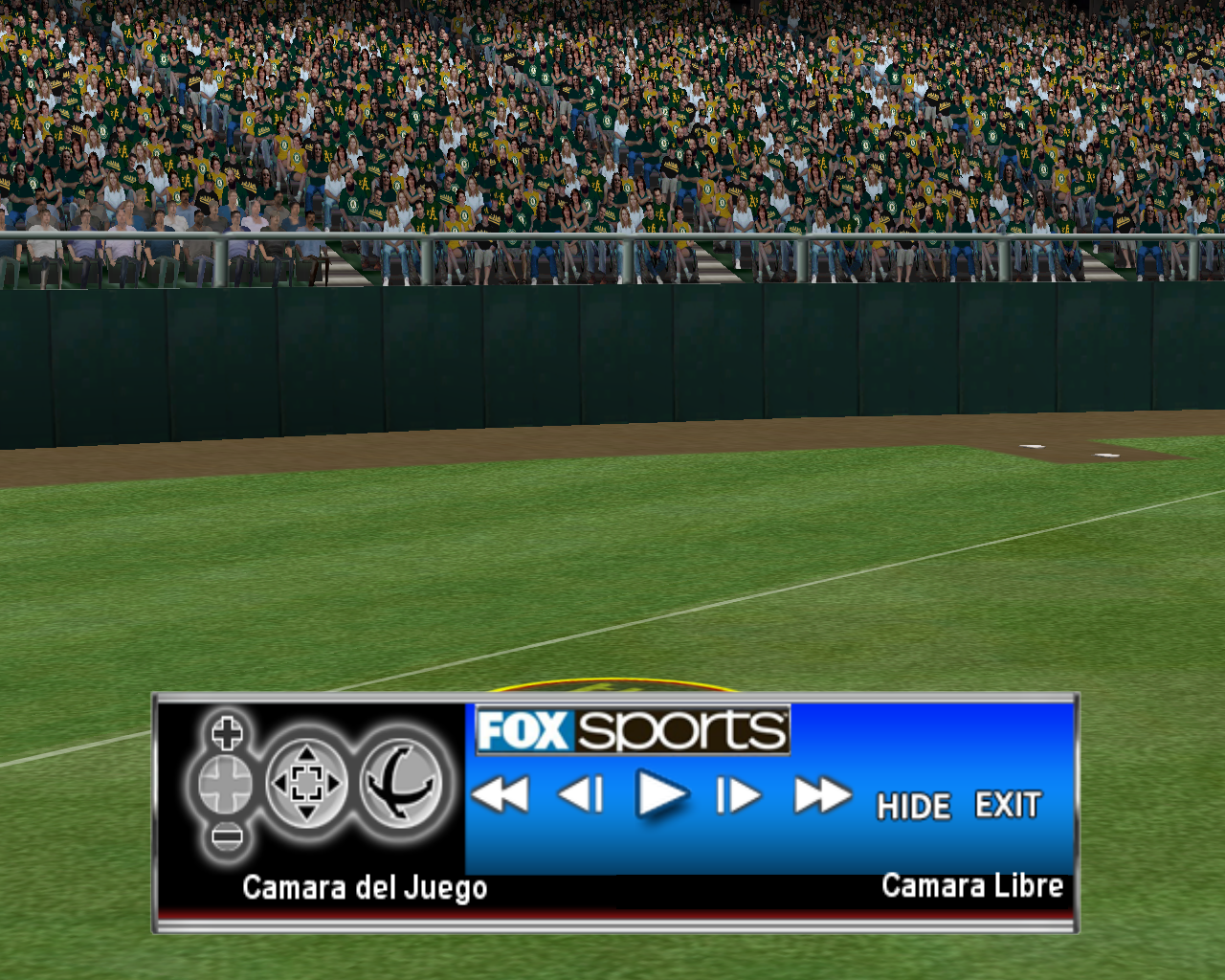Step forward one frame in the replay
This screenshot has width=1225, height=980.
pyautogui.click(x=739, y=795)
